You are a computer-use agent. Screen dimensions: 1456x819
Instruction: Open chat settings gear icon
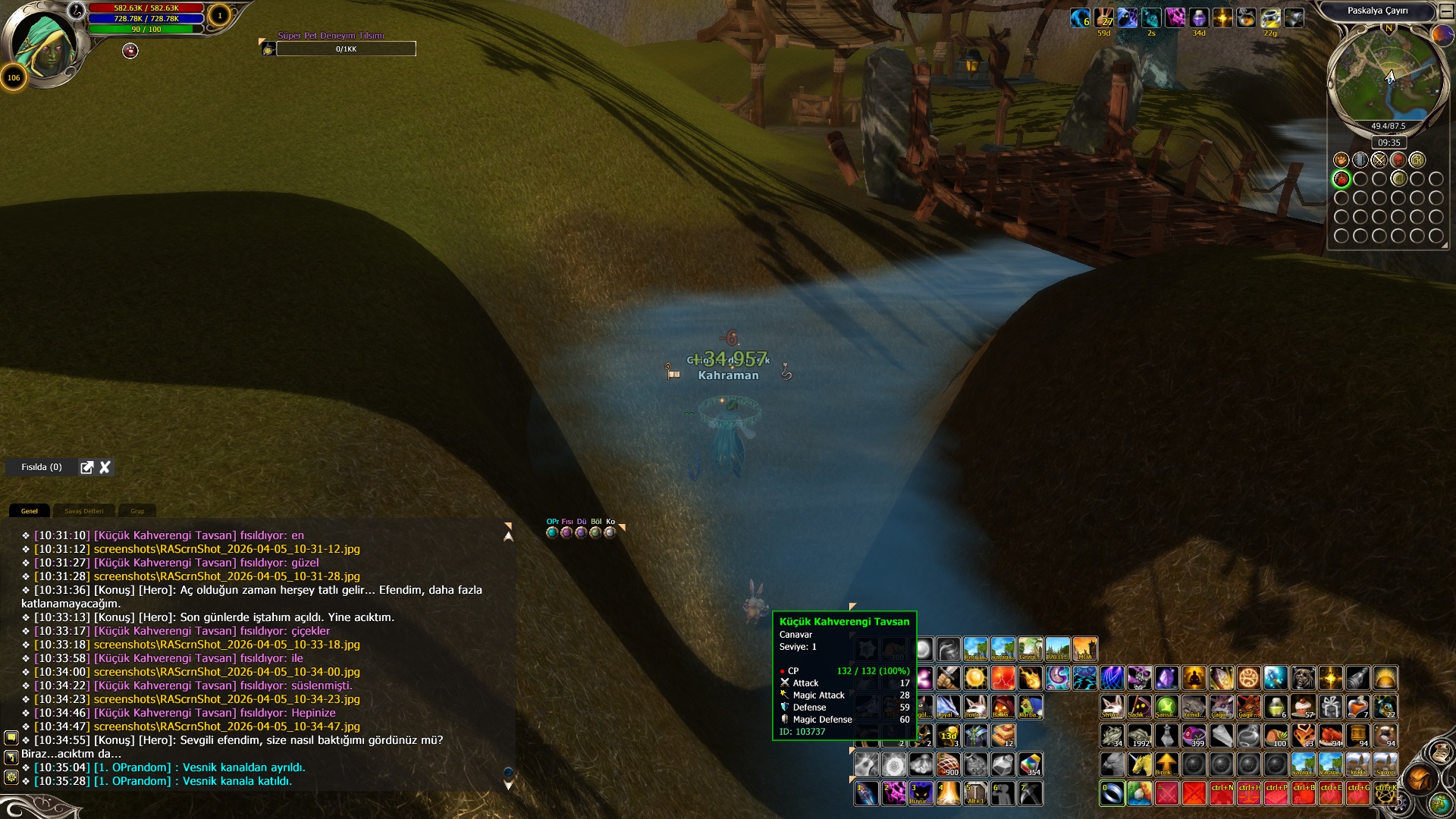coord(11,777)
